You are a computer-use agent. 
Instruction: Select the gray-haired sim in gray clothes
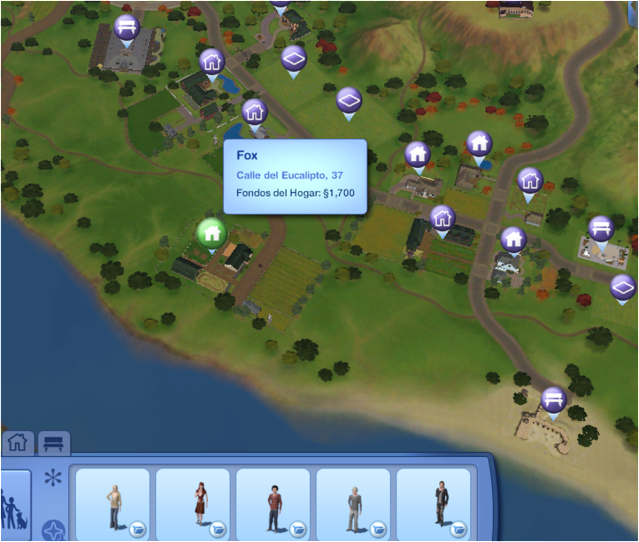[352, 505]
